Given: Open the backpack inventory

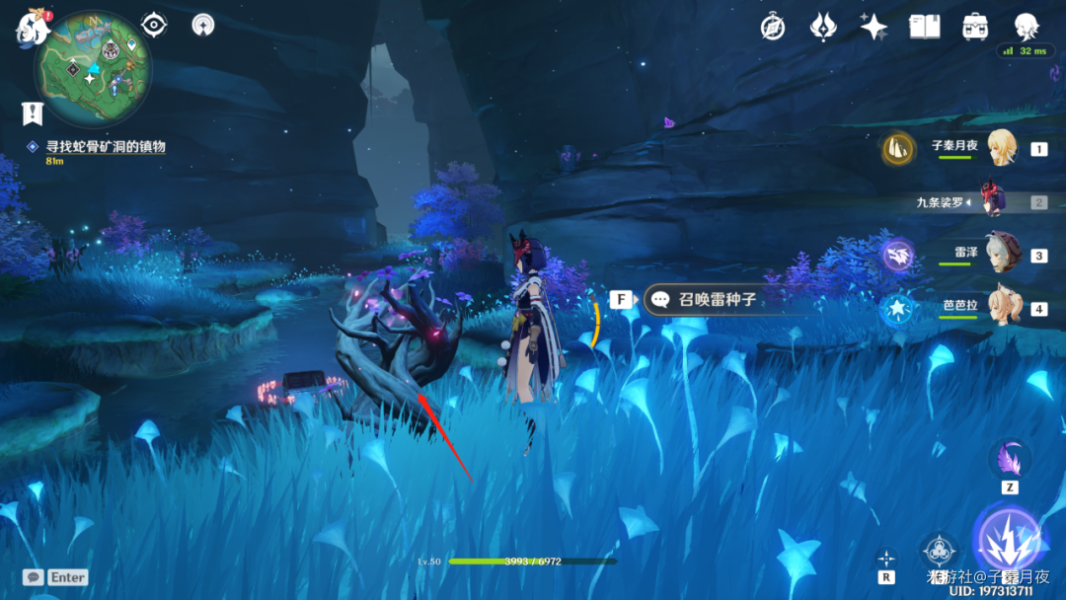Looking at the screenshot, I should click(x=975, y=27).
